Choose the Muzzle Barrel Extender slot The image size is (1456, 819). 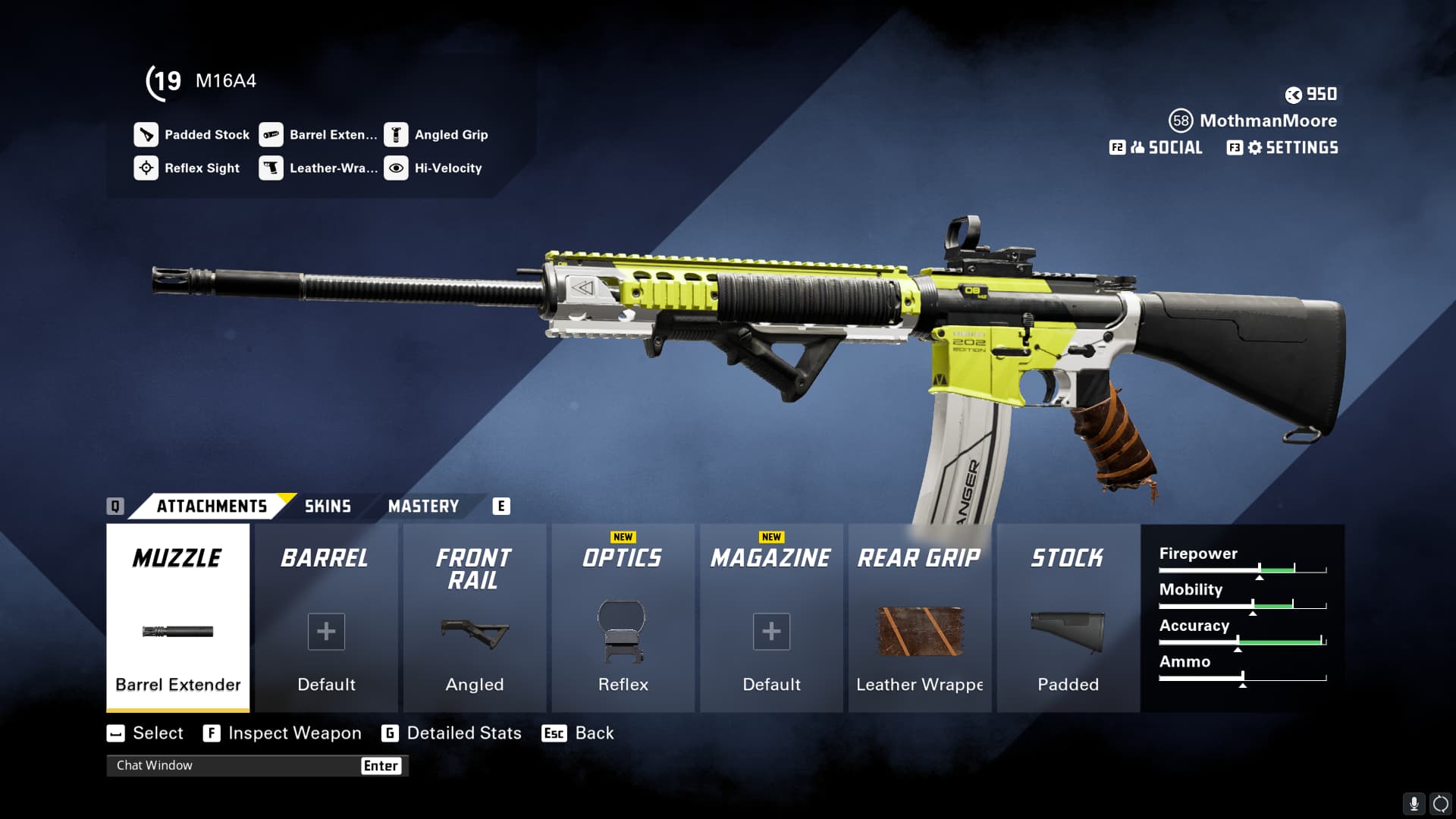tap(178, 618)
